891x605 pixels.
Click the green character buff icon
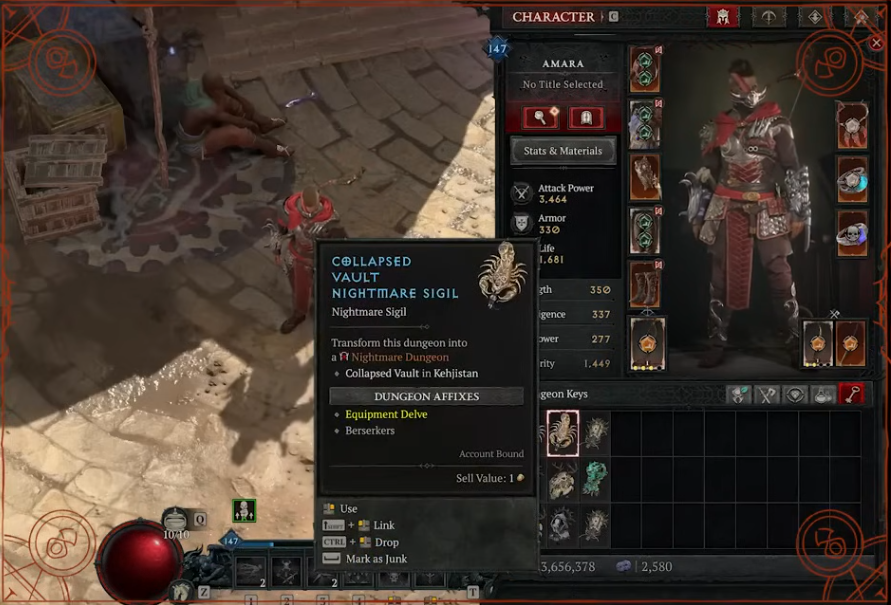tap(244, 511)
